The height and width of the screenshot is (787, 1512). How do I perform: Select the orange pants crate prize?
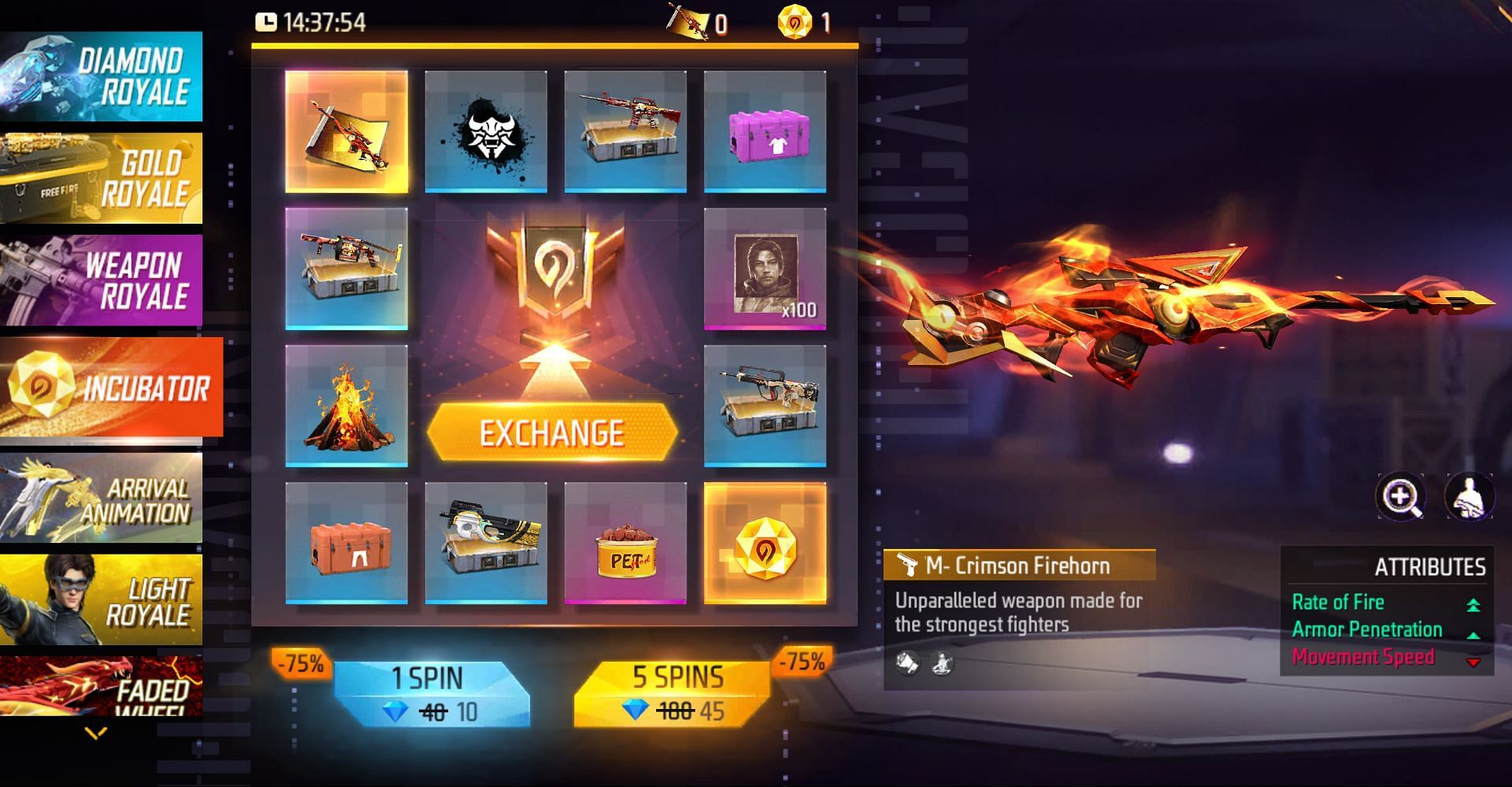click(346, 543)
